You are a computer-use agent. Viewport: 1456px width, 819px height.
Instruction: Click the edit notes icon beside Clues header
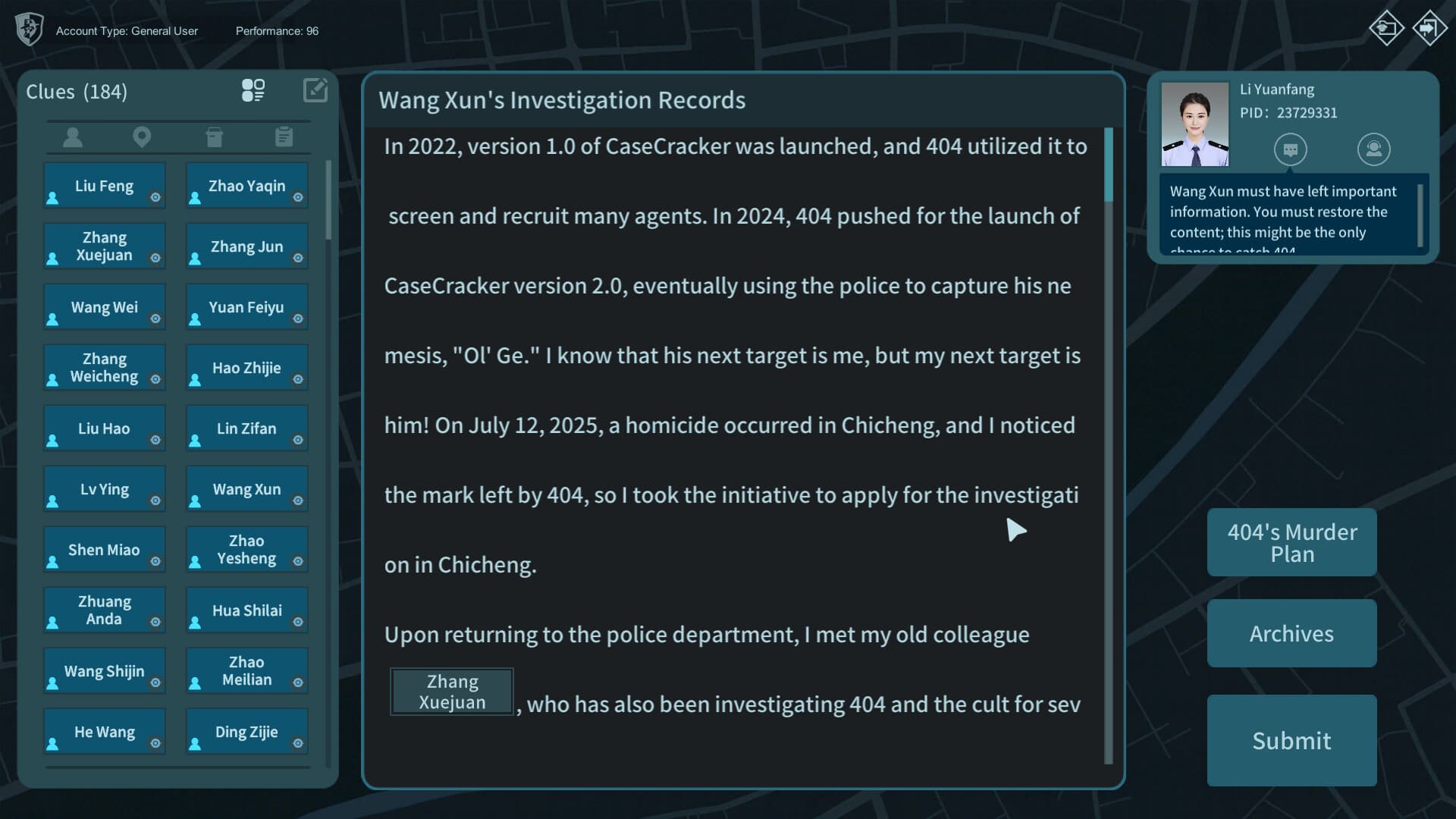pyautogui.click(x=315, y=90)
